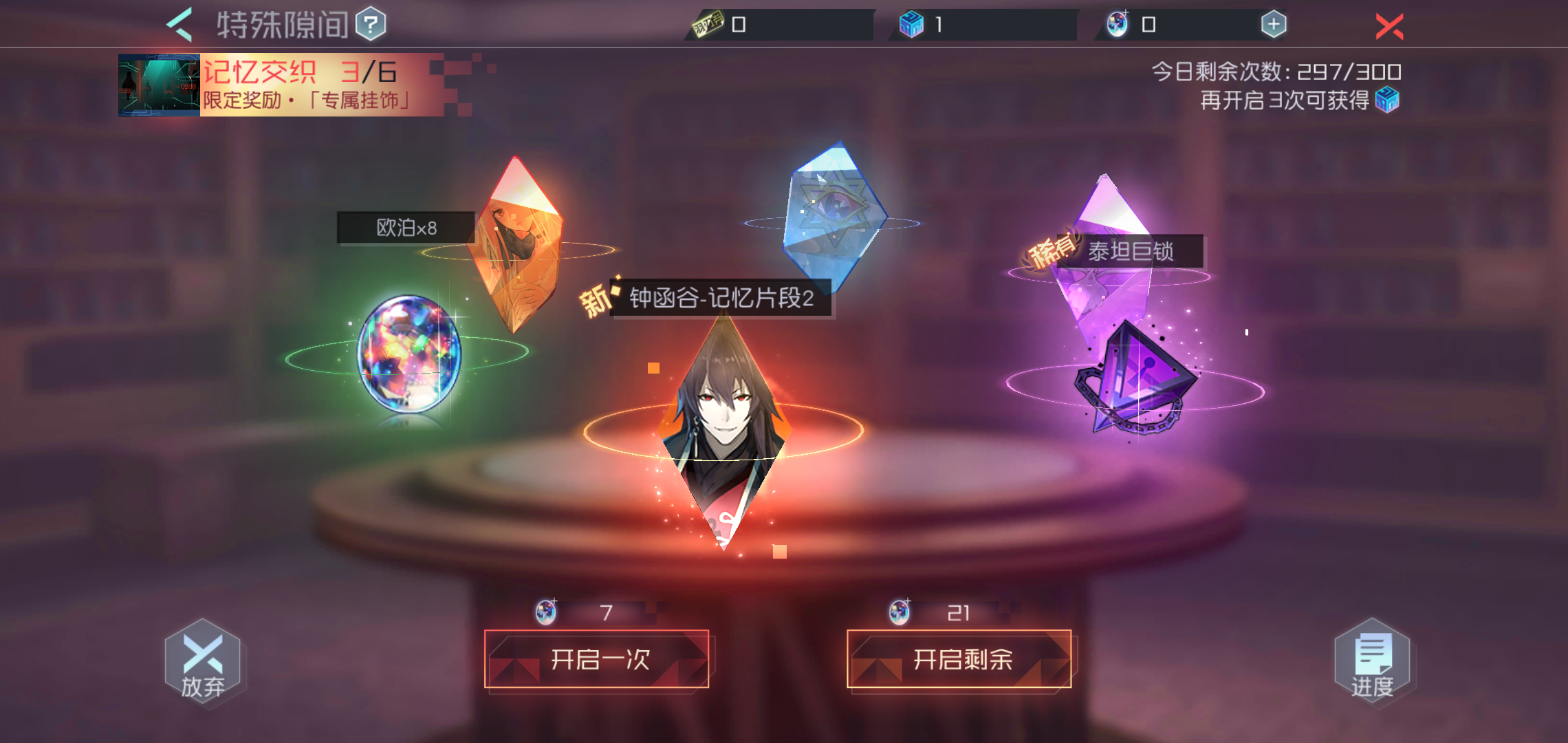
Task: Tap the back arrow at top left
Action: click(x=180, y=22)
